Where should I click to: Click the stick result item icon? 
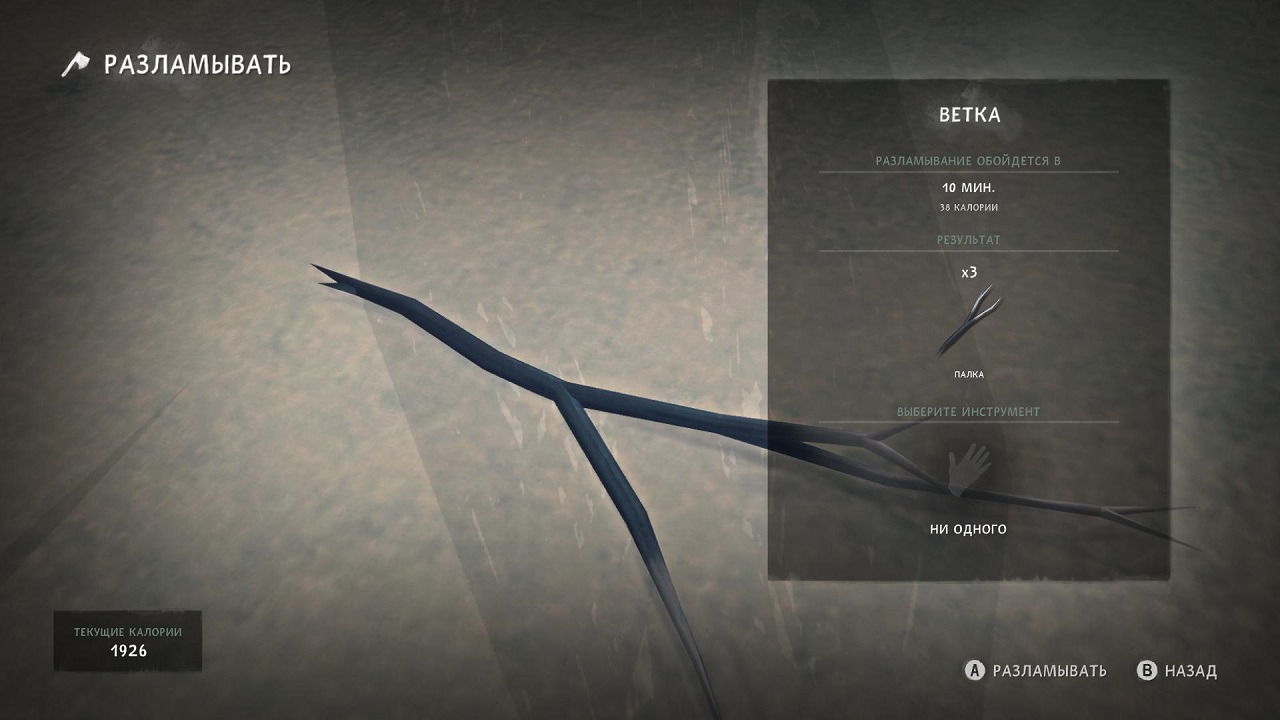pos(968,322)
